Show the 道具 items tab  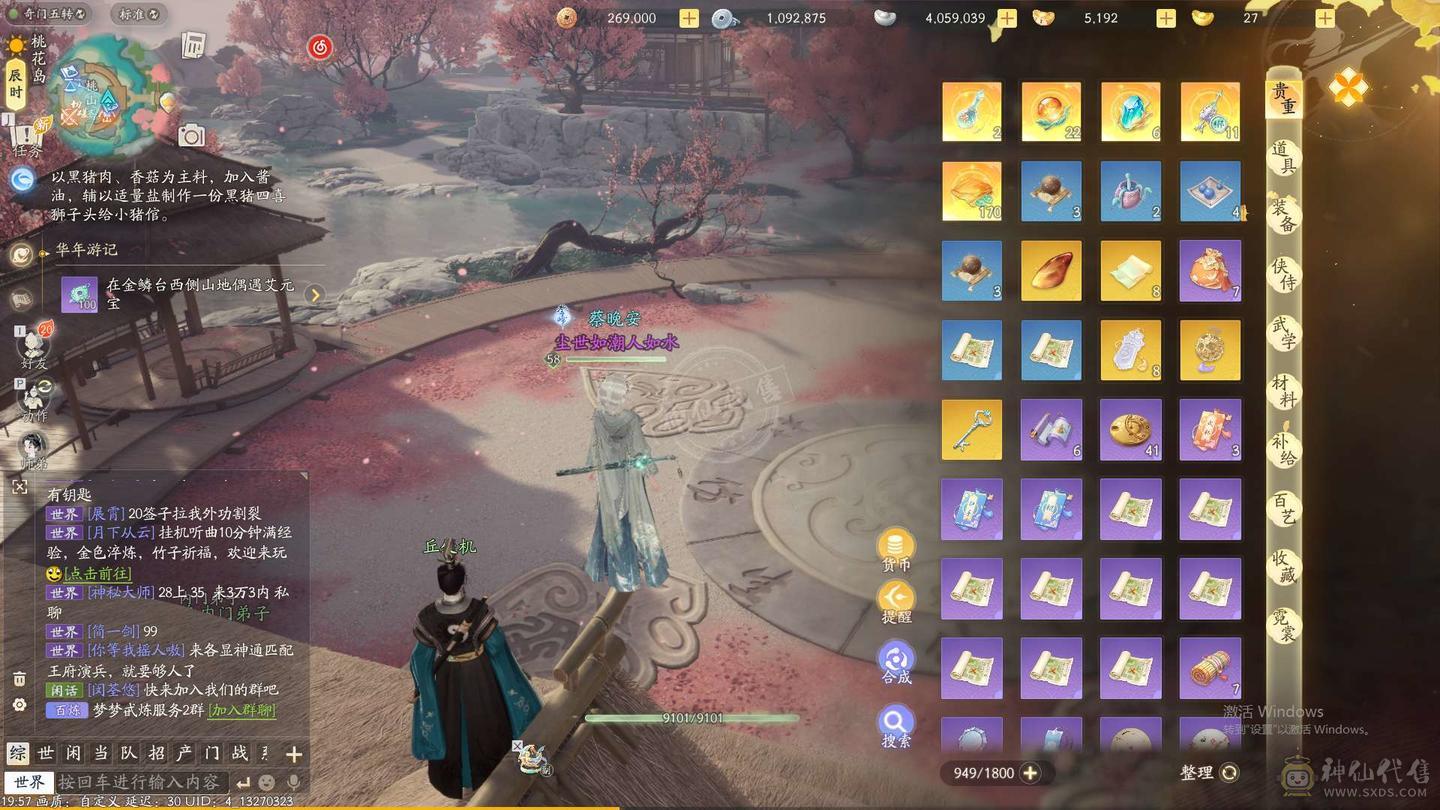[x=1284, y=157]
